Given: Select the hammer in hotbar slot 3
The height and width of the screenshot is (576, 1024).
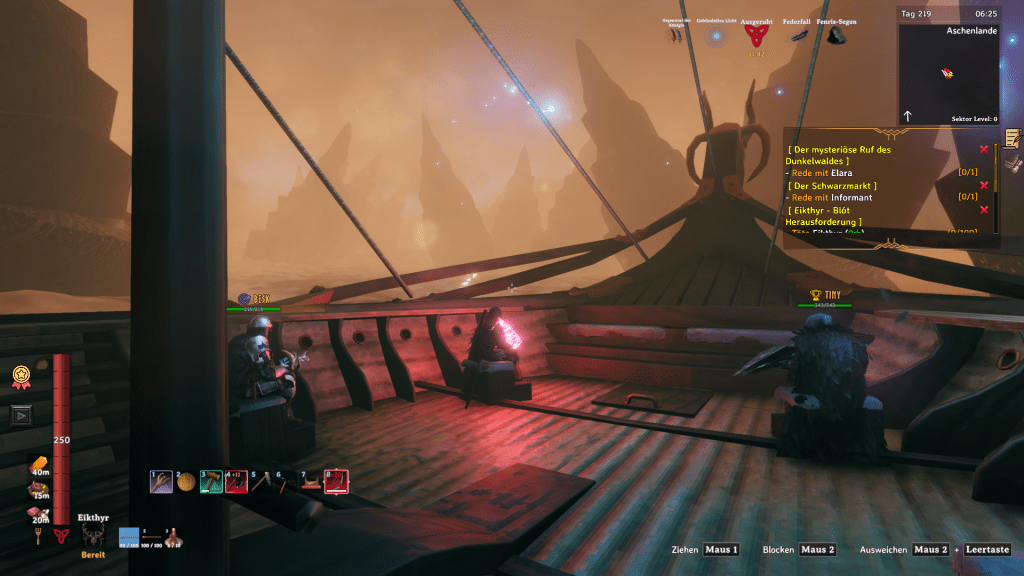Looking at the screenshot, I should click(x=210, y=482).
